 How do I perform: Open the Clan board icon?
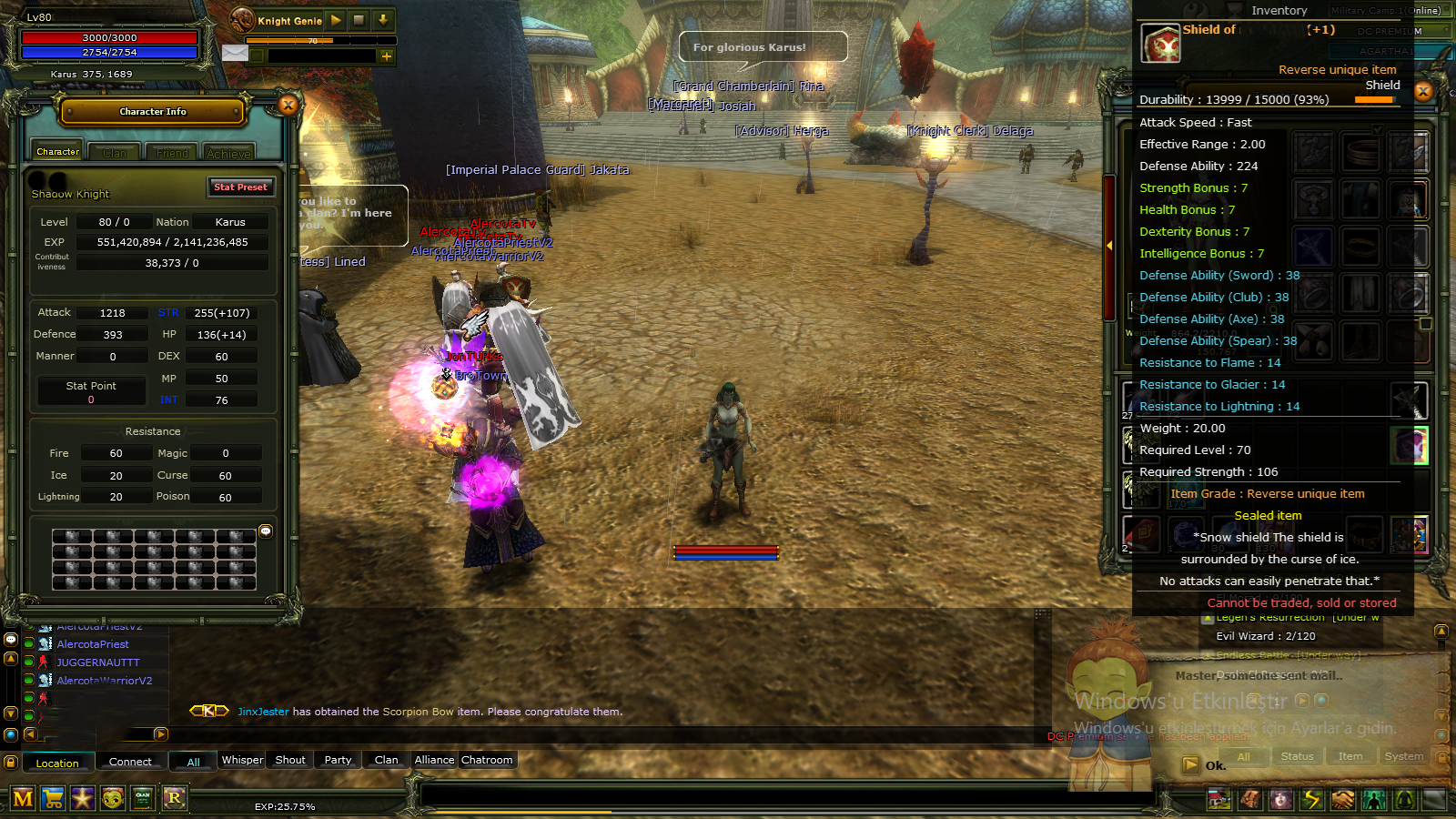pos(141,797)
